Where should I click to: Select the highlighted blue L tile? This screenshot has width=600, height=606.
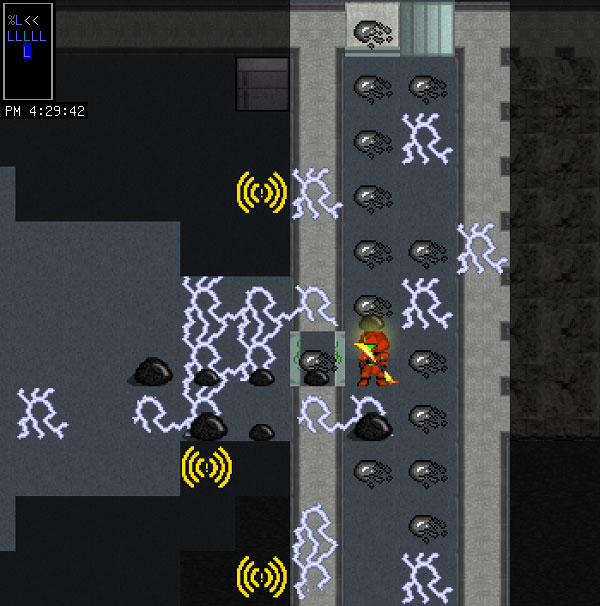(27, 52)
